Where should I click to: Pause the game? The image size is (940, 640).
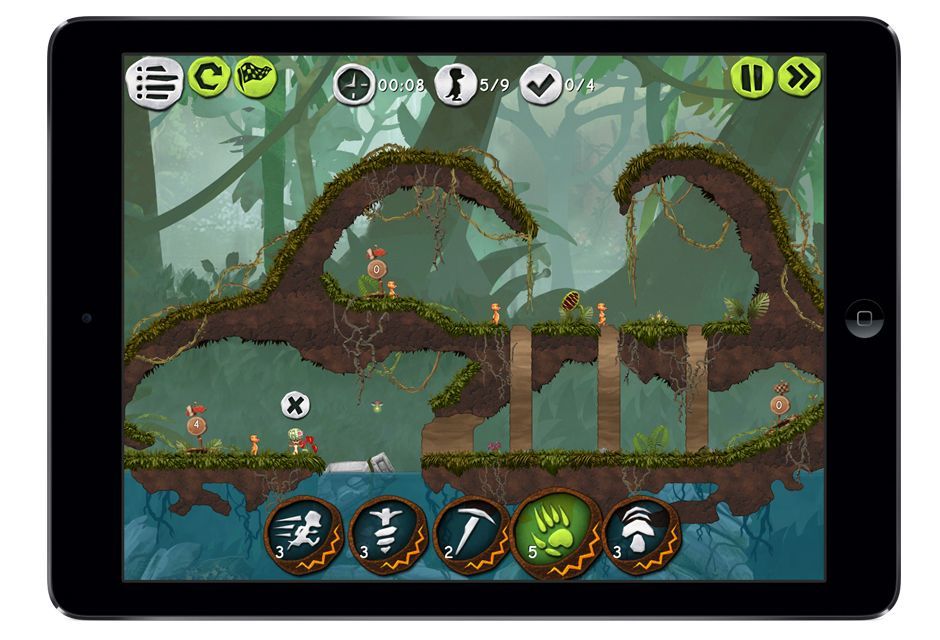pos(751,77)
